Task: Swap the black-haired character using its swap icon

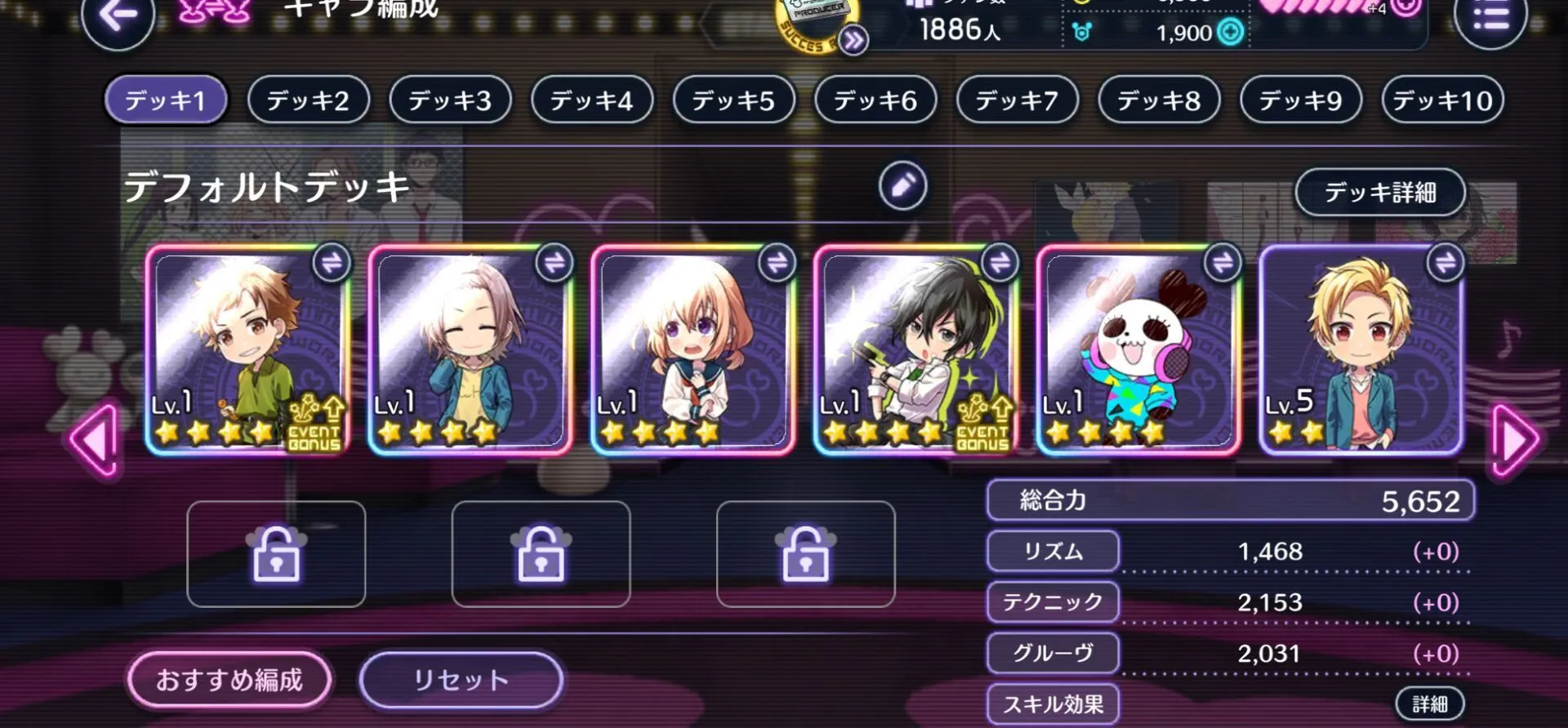Action: (1000, 263)
